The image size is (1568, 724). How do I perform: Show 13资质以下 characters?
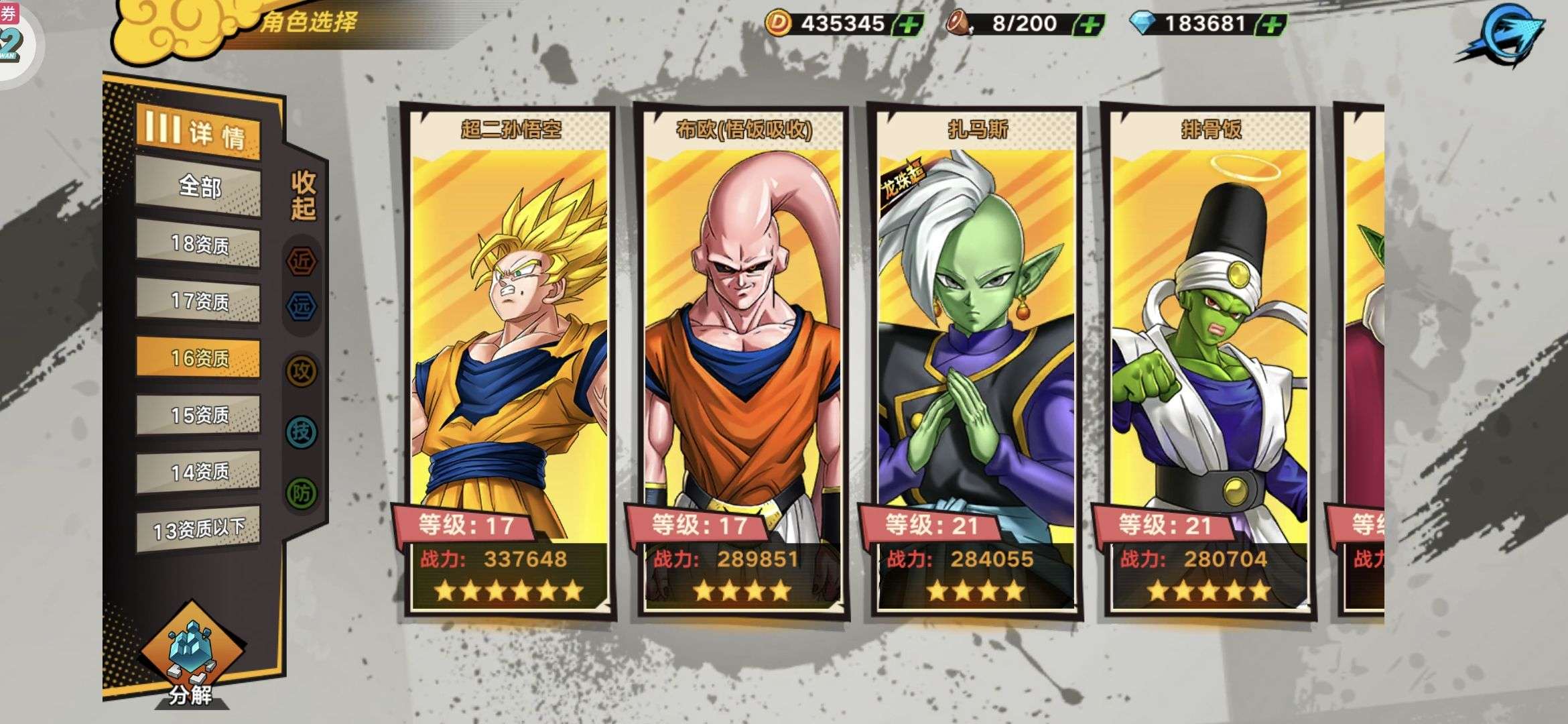tap(198, 530)
